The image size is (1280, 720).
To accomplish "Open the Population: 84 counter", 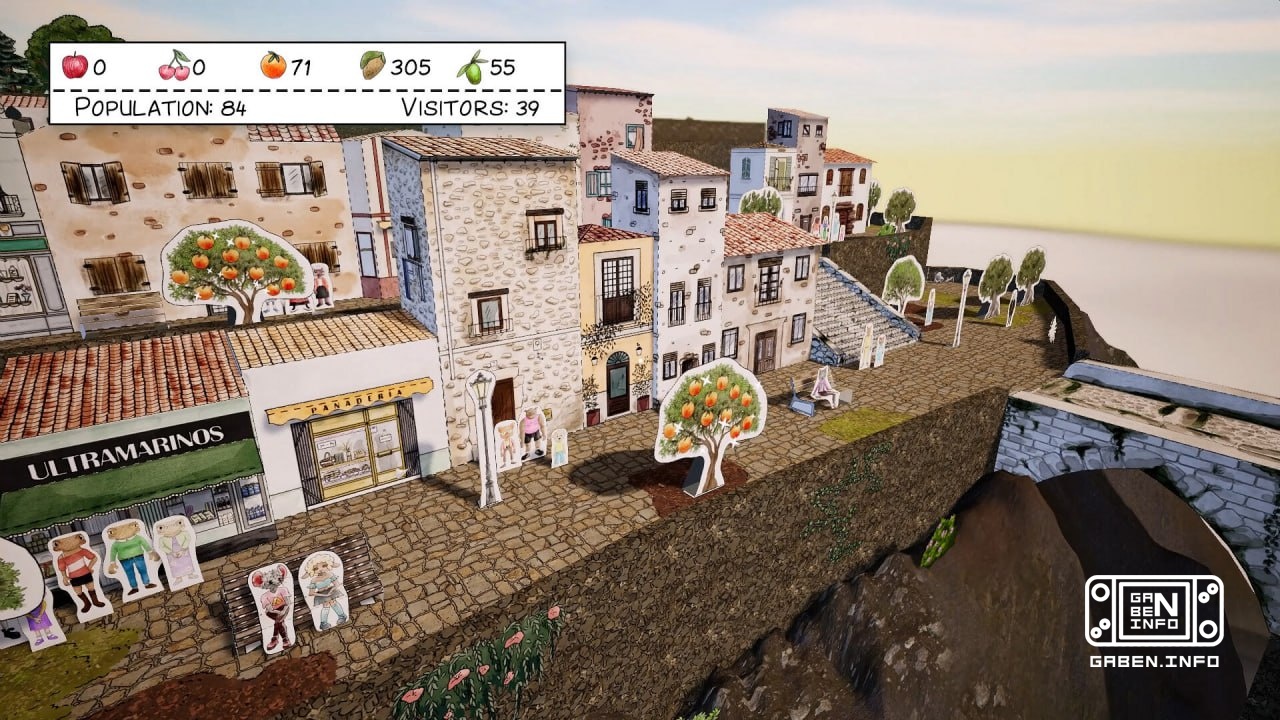I will pyautogui.click(x=163, y=108).
